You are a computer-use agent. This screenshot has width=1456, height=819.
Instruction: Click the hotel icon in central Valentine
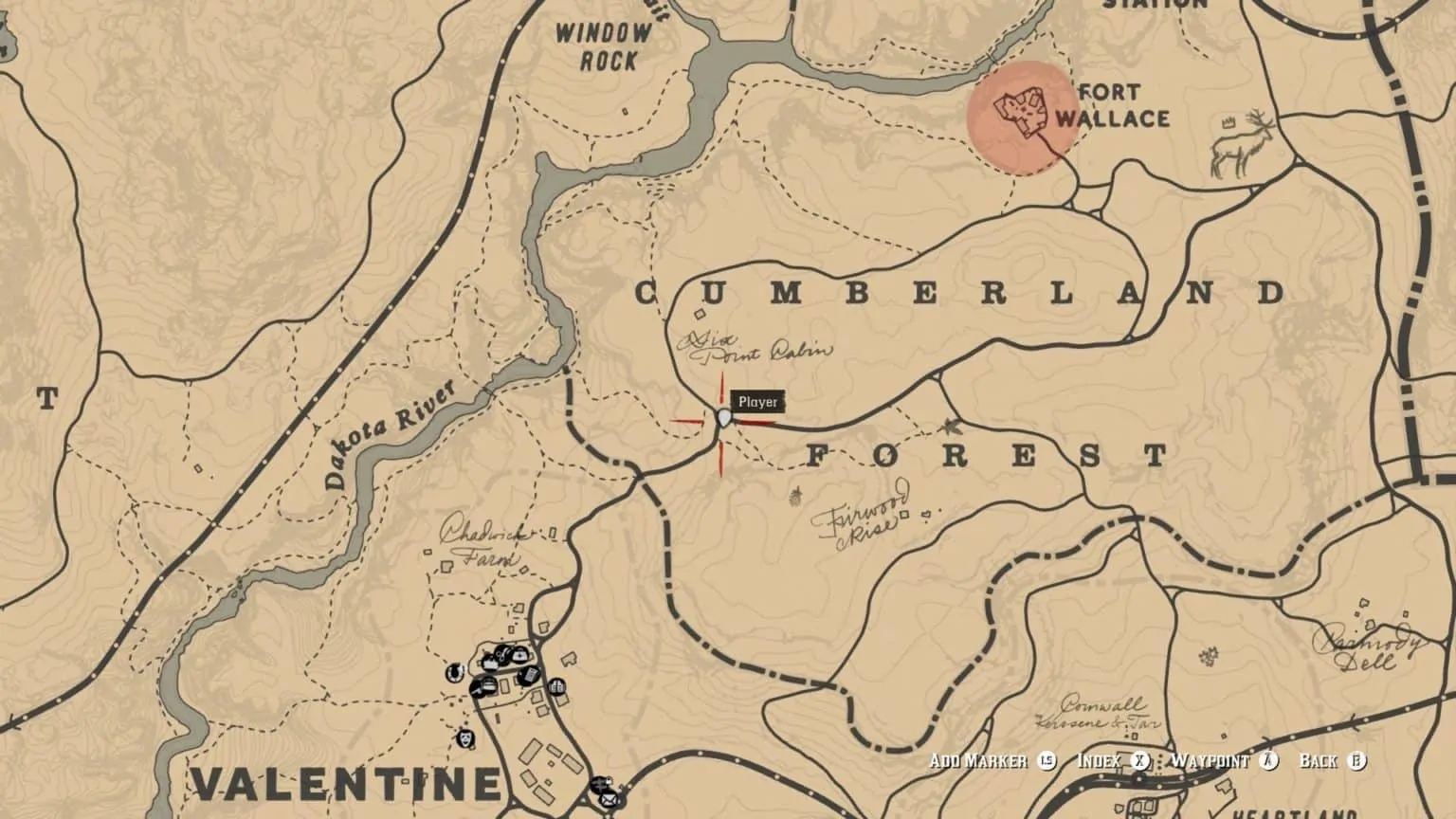point(556,686)
